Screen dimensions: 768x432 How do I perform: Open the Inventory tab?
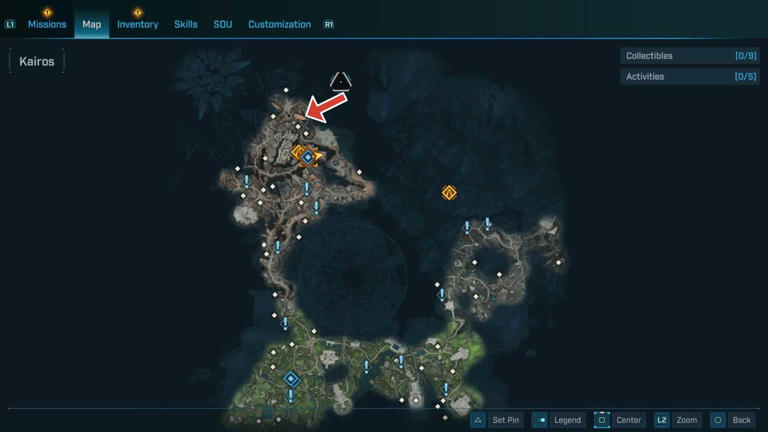[x=137, y=24]
